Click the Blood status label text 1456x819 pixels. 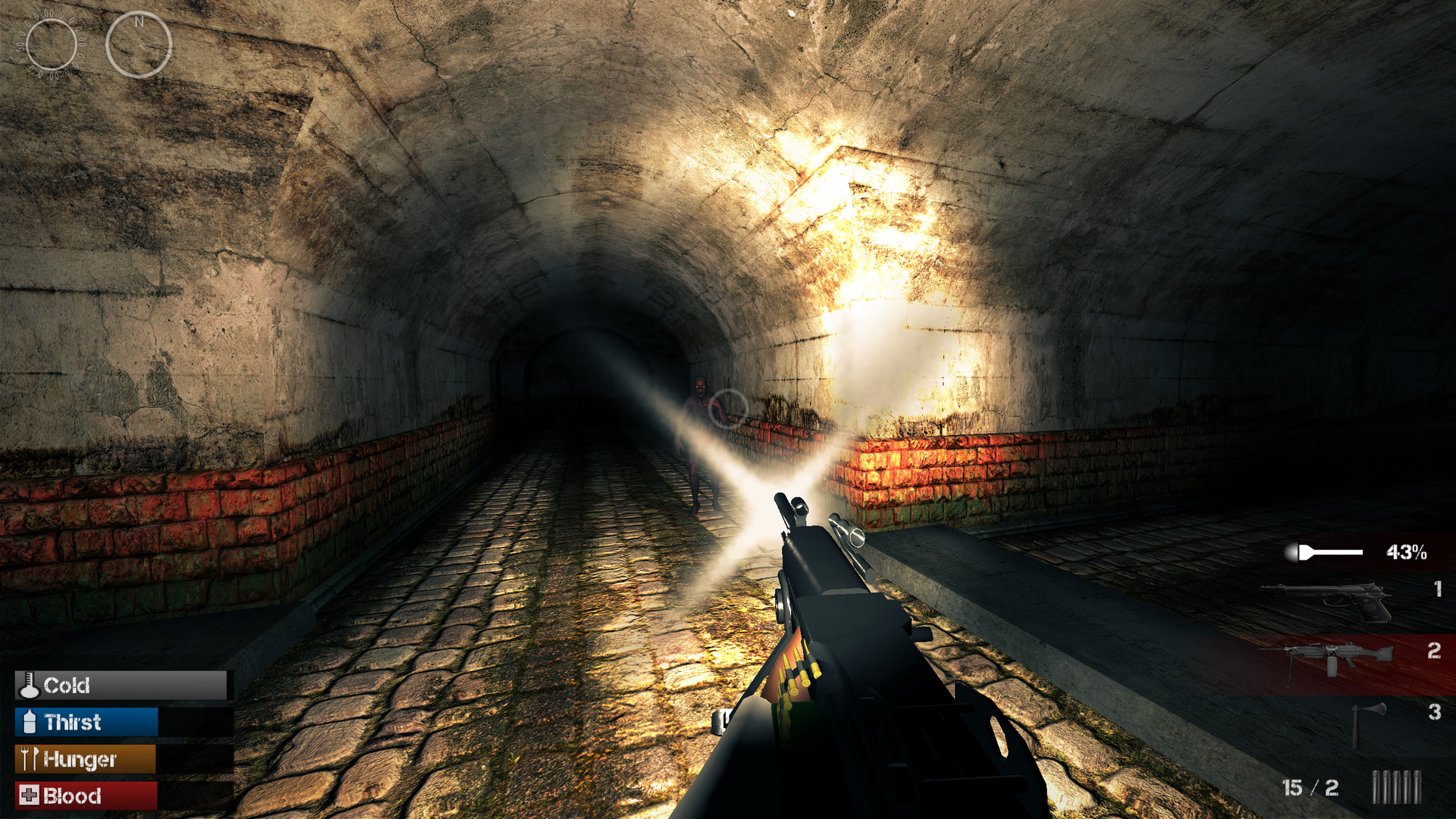73,796
